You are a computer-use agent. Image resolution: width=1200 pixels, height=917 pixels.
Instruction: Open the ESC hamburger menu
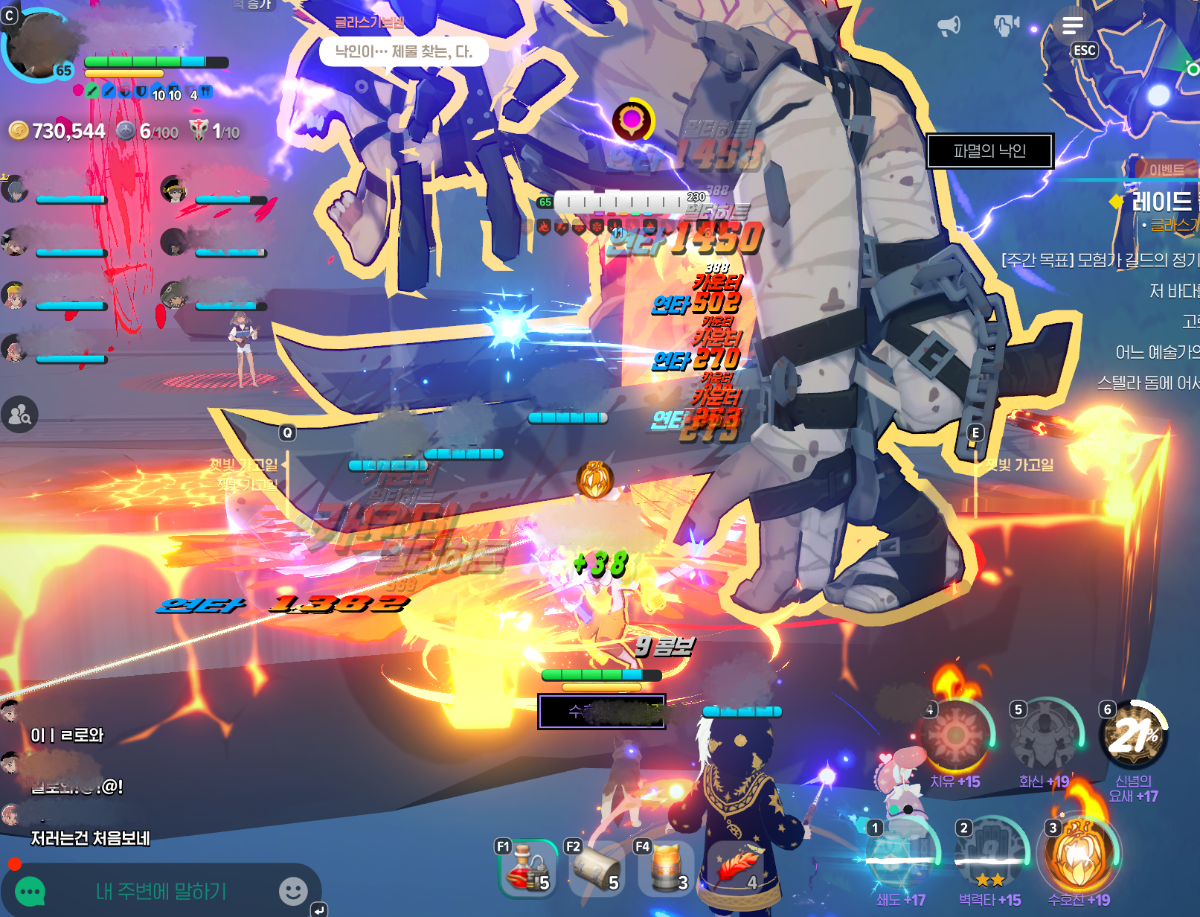(x=1073, y=26)
